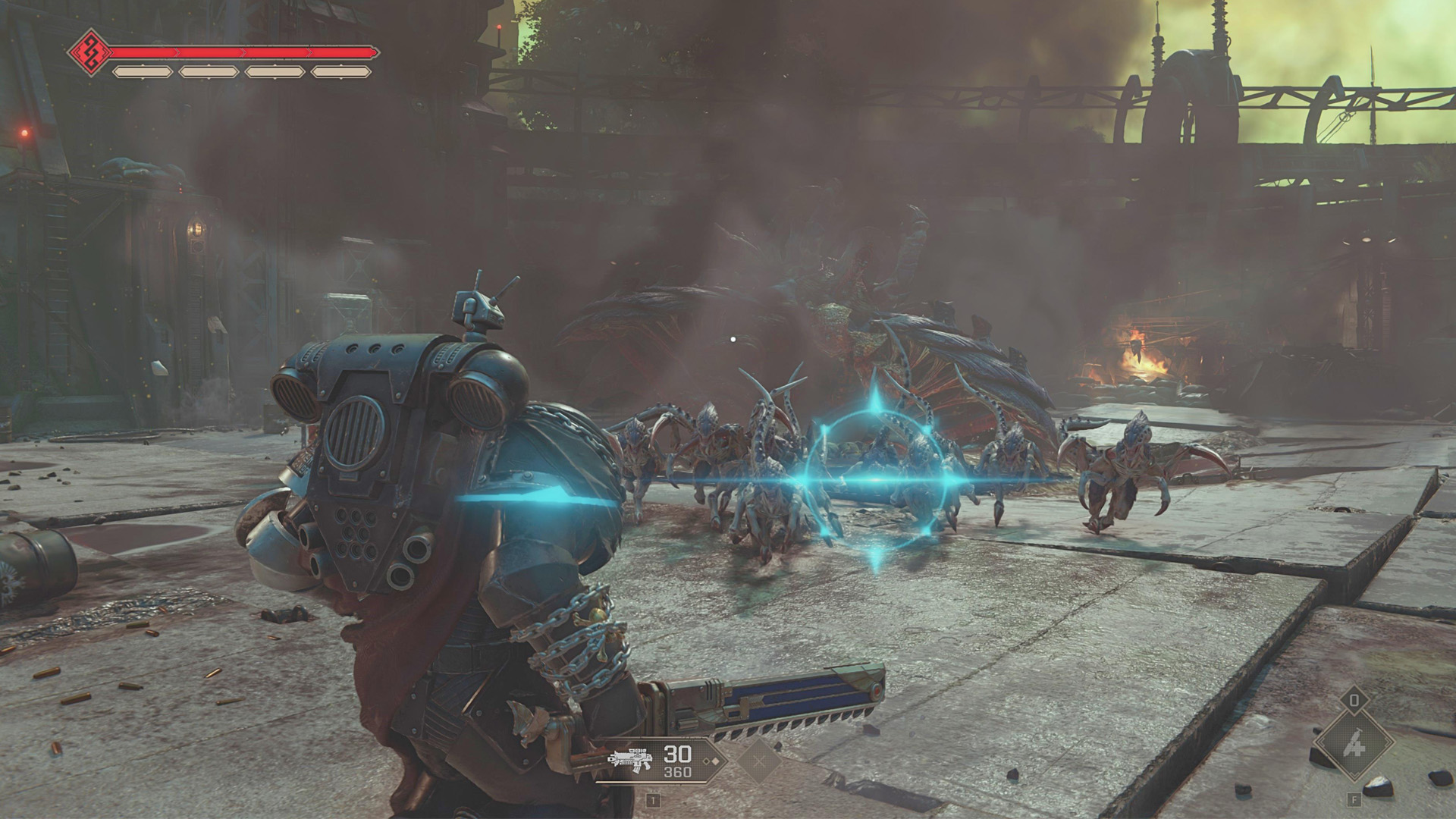Click the ammo counter reading 30
The image size is (1456, 819).
coord(676,753)
